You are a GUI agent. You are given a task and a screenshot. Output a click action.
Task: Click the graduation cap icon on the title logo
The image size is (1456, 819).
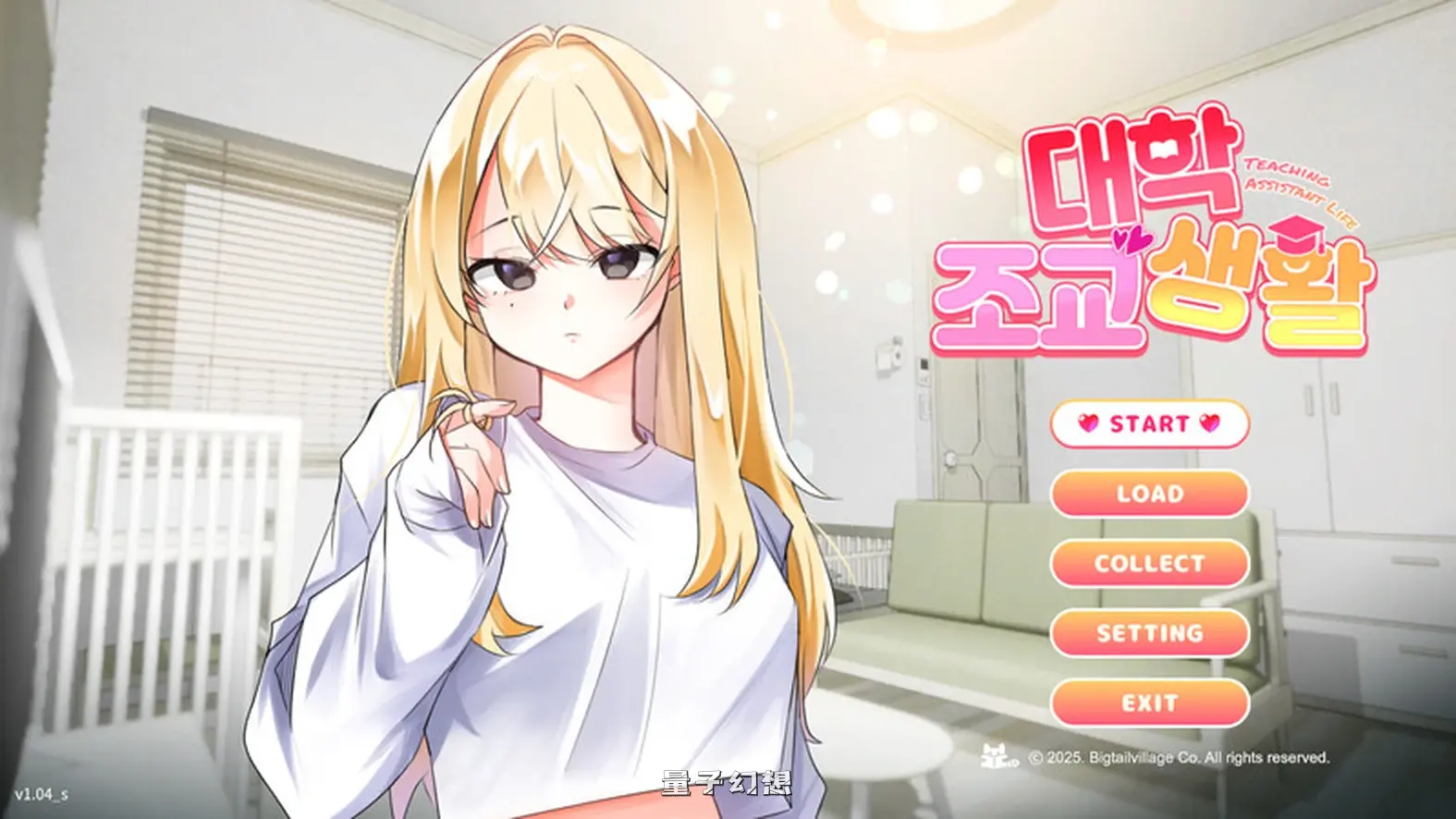[x=1294, y=233]
